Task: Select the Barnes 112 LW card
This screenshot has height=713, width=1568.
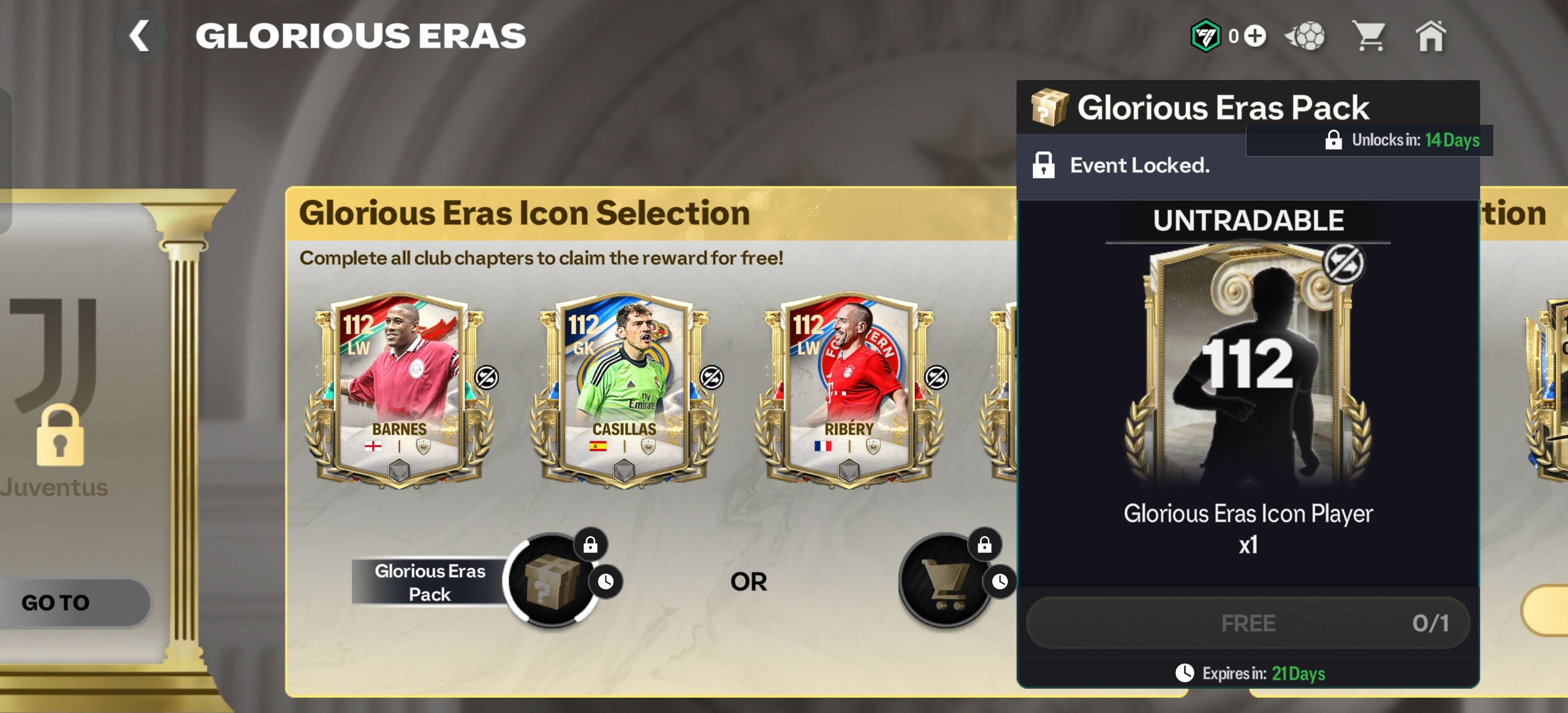Action: (399, 390)
